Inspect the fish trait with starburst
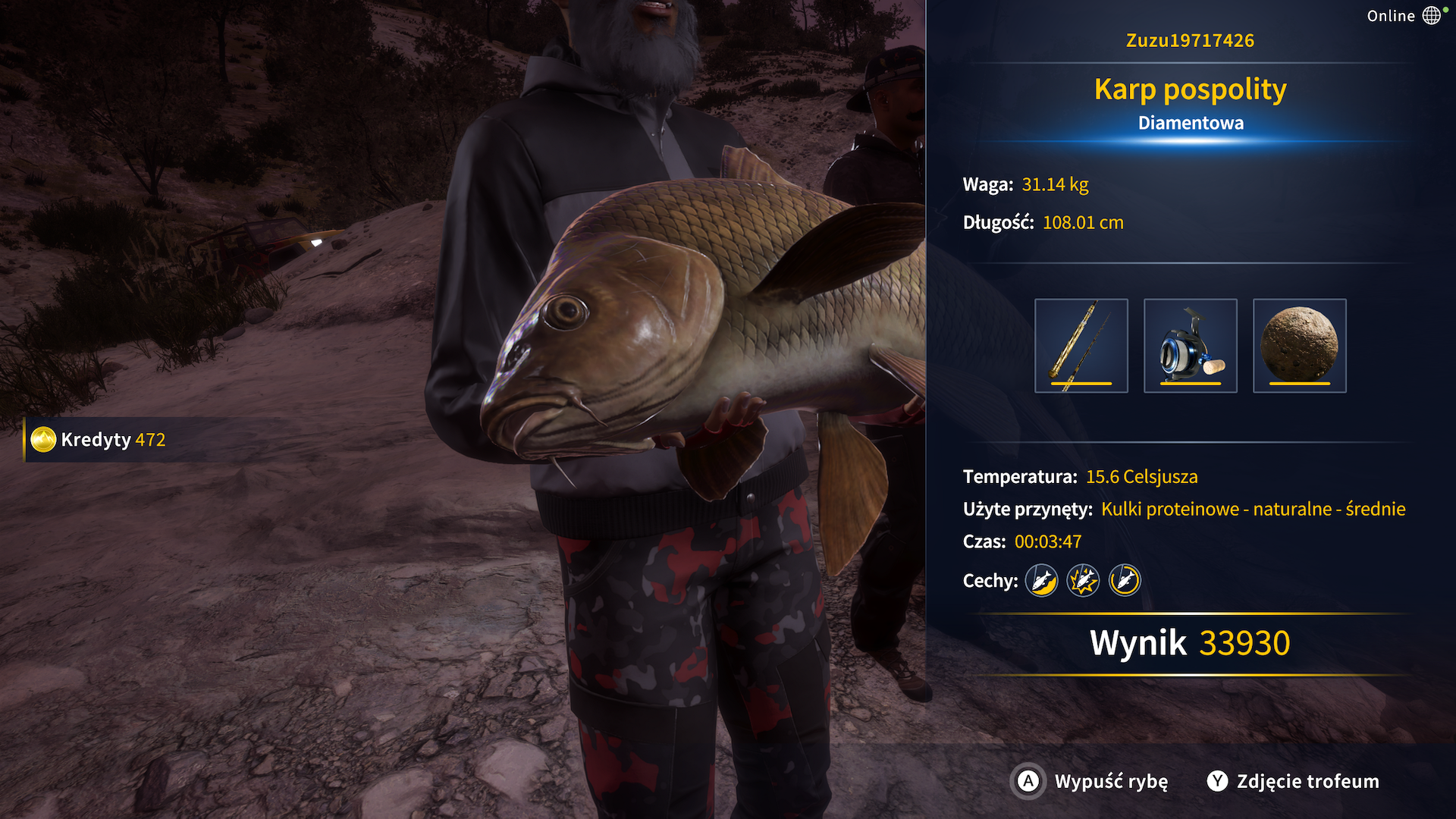This screenshot has width=1456, height=819. [x=1083, y=581]
